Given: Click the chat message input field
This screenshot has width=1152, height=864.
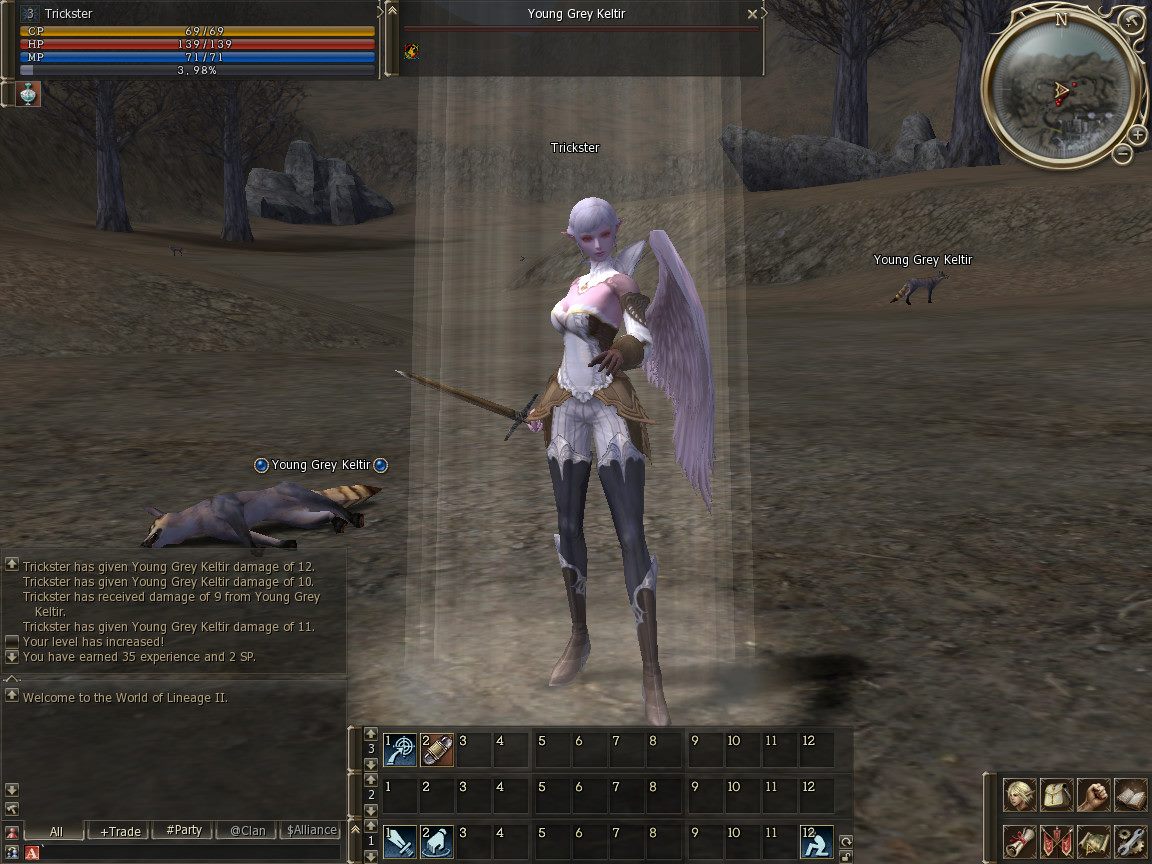Looking at the screenshot, I should [x=190, y=852].
